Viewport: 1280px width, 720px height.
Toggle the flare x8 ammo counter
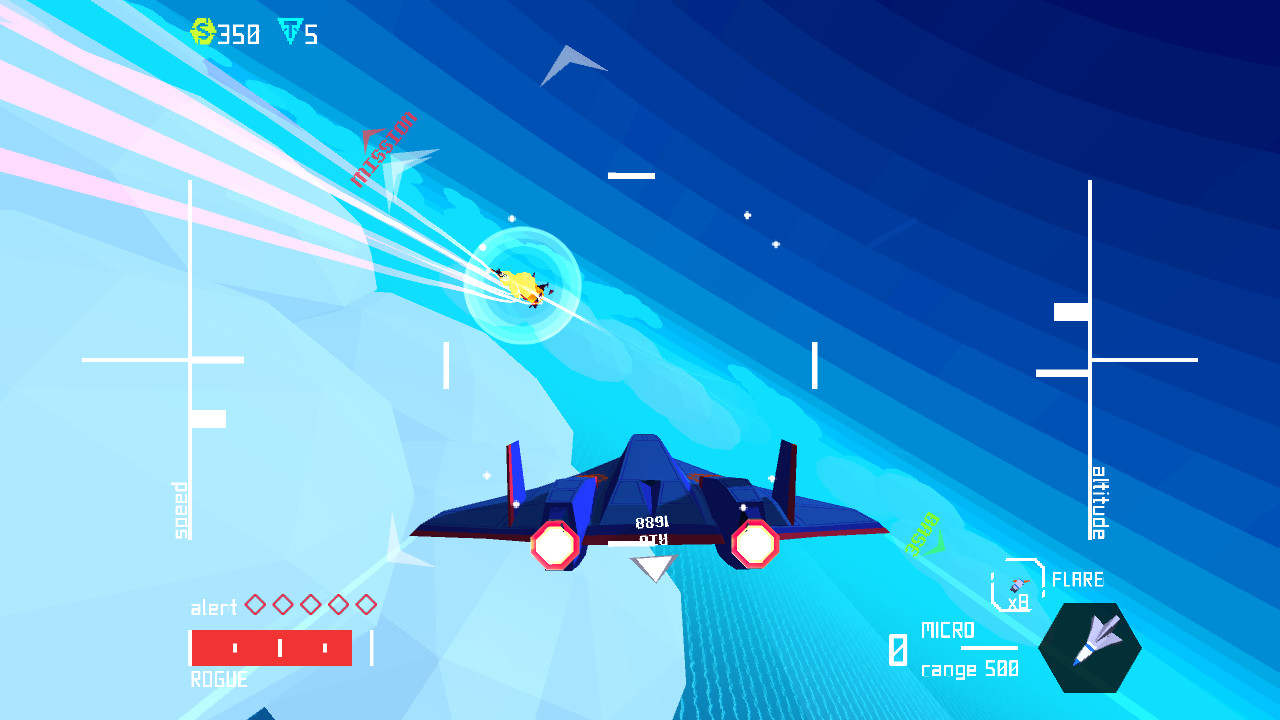tap(1018, 602)
